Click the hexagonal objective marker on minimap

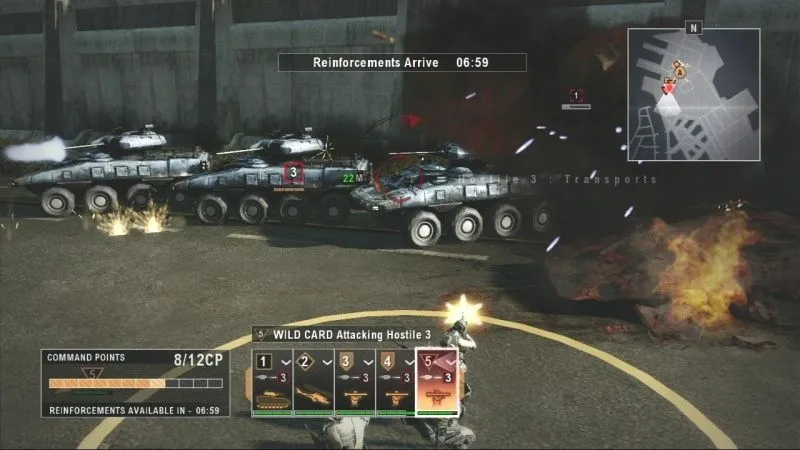pos(681,71)
